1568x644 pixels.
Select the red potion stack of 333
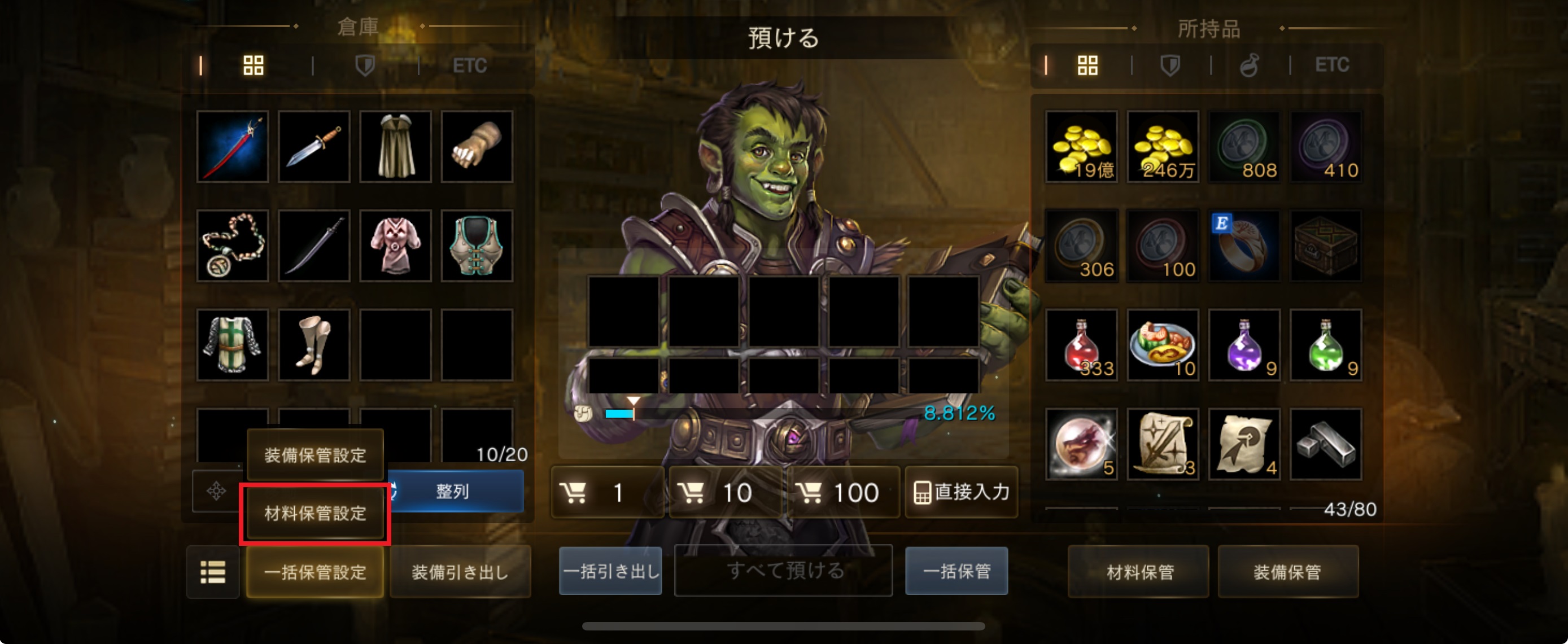(x=1081, y=345)
